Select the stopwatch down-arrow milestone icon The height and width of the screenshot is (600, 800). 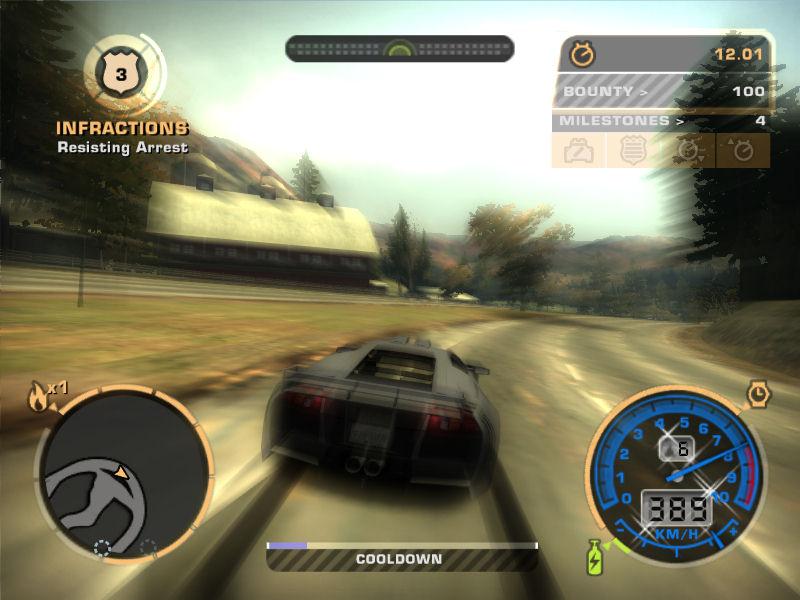click(689, 151)
